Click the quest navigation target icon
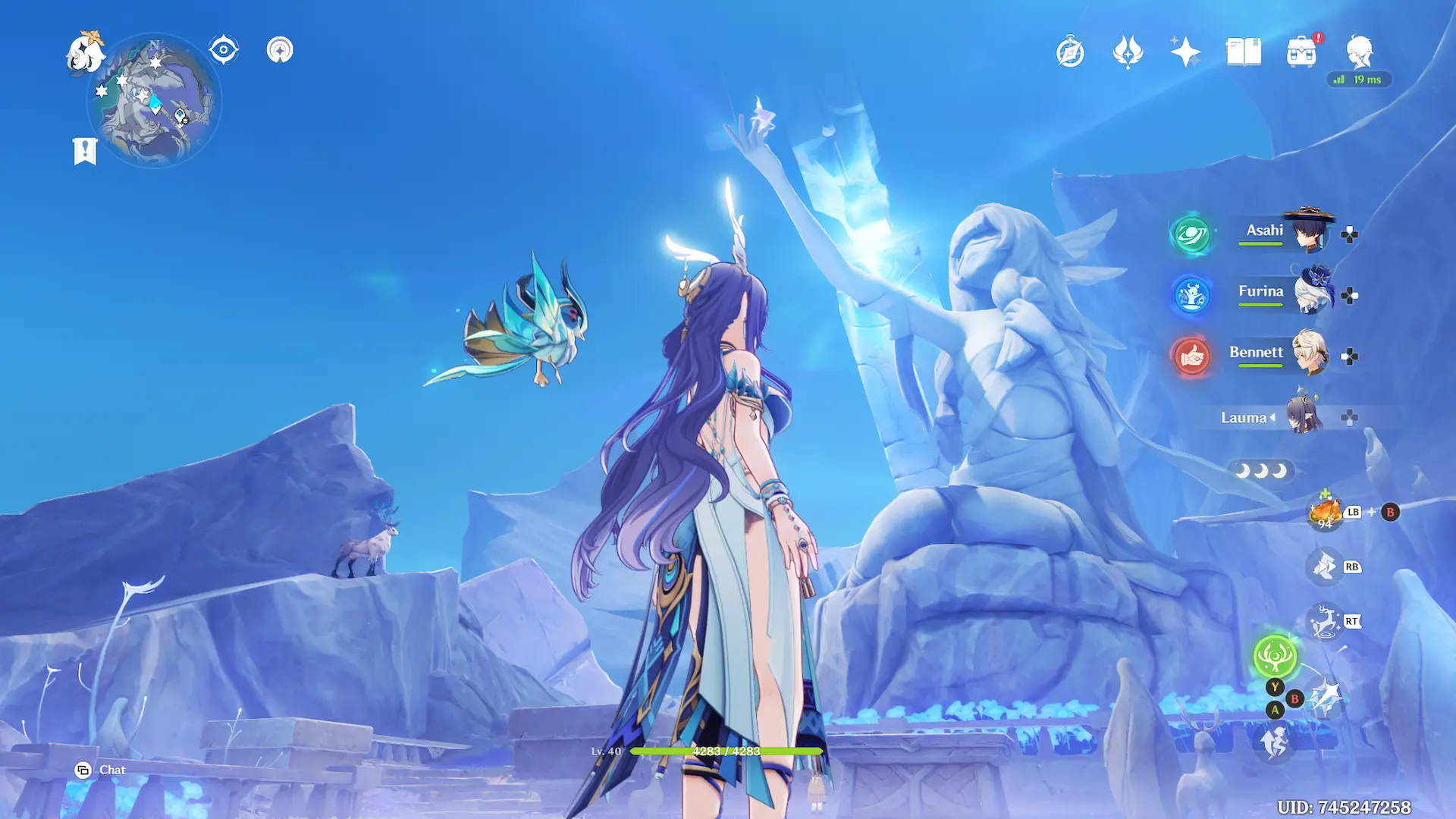1456x819 pixels. [x=224, y=50]
